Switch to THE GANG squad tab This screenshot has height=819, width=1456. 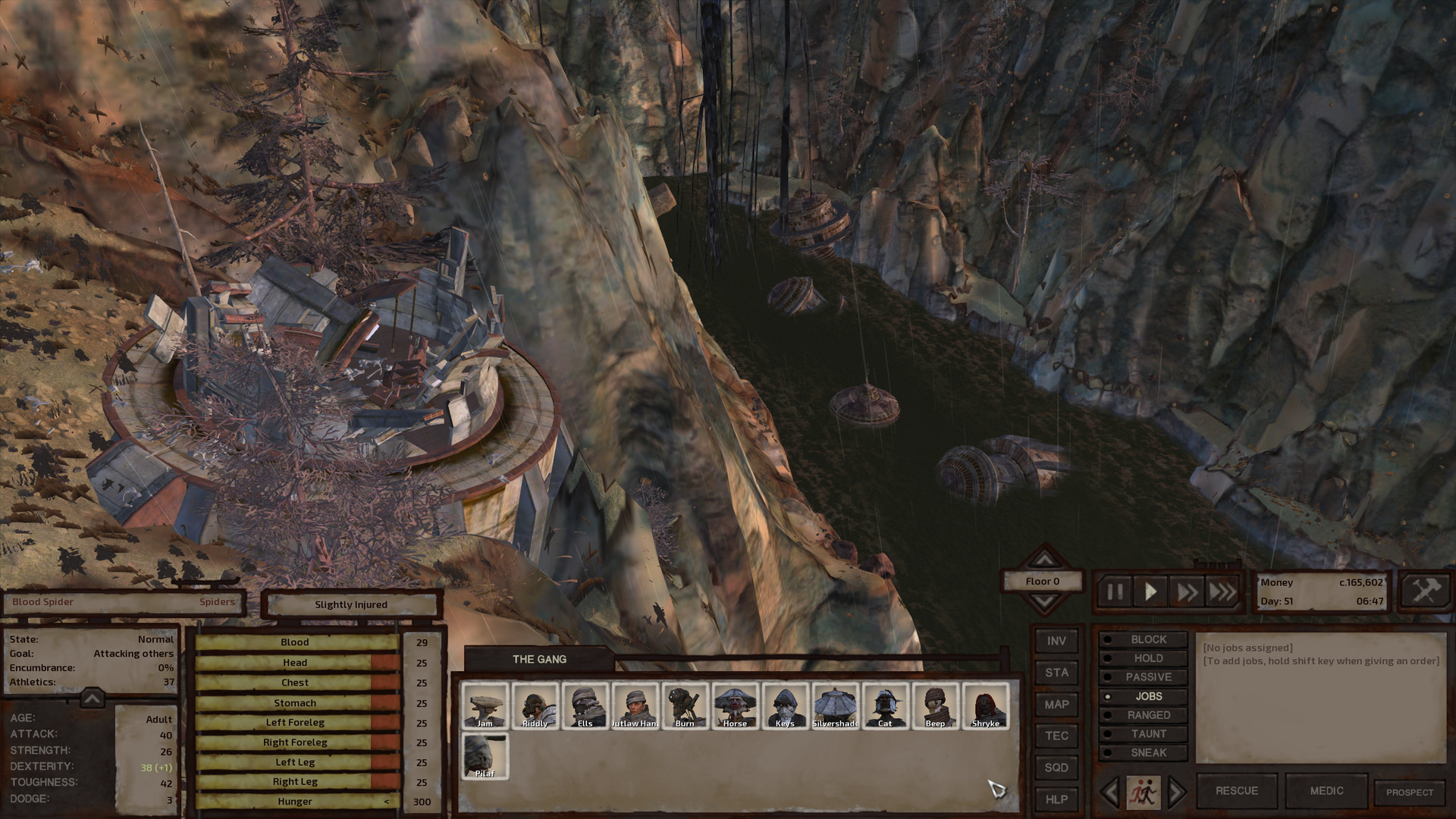539,659
